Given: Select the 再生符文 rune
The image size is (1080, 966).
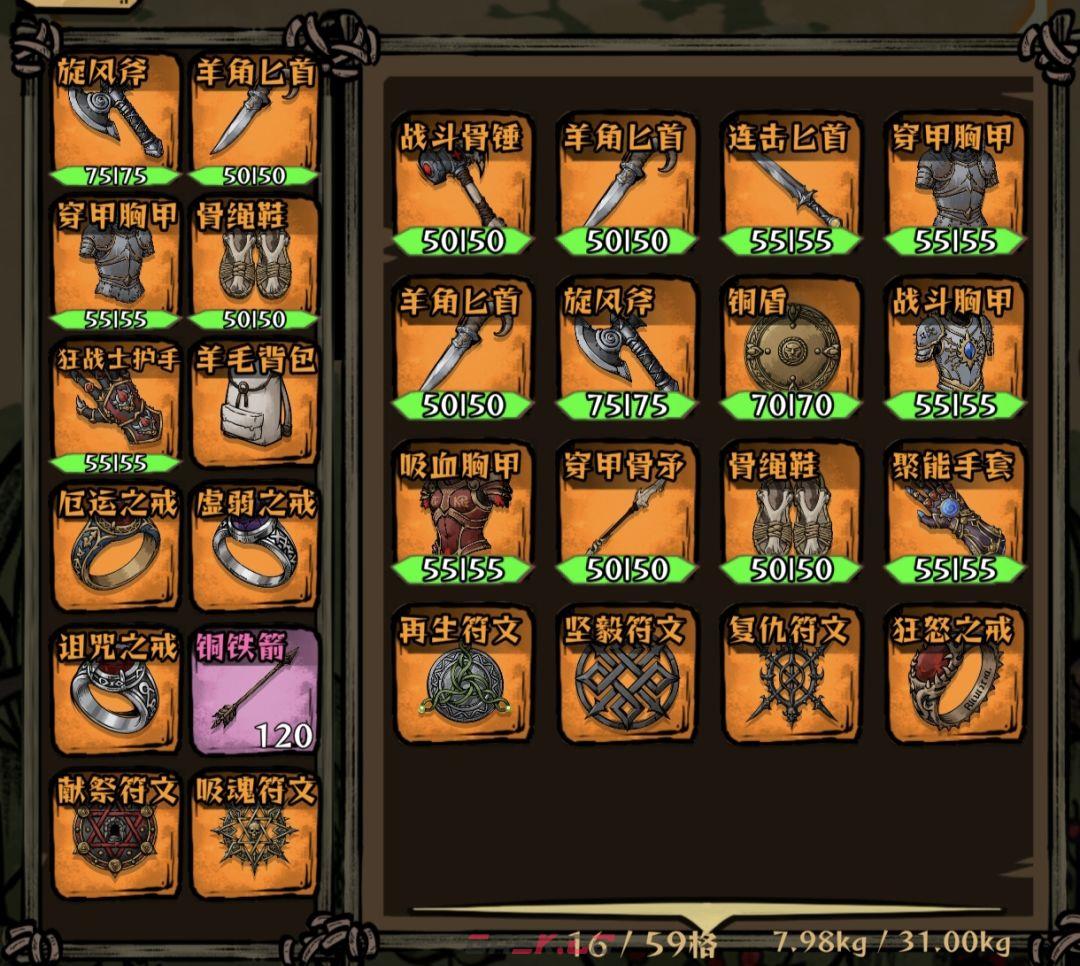Looking at the screenshot, I should pyautogui.click(x=462, y=677).
